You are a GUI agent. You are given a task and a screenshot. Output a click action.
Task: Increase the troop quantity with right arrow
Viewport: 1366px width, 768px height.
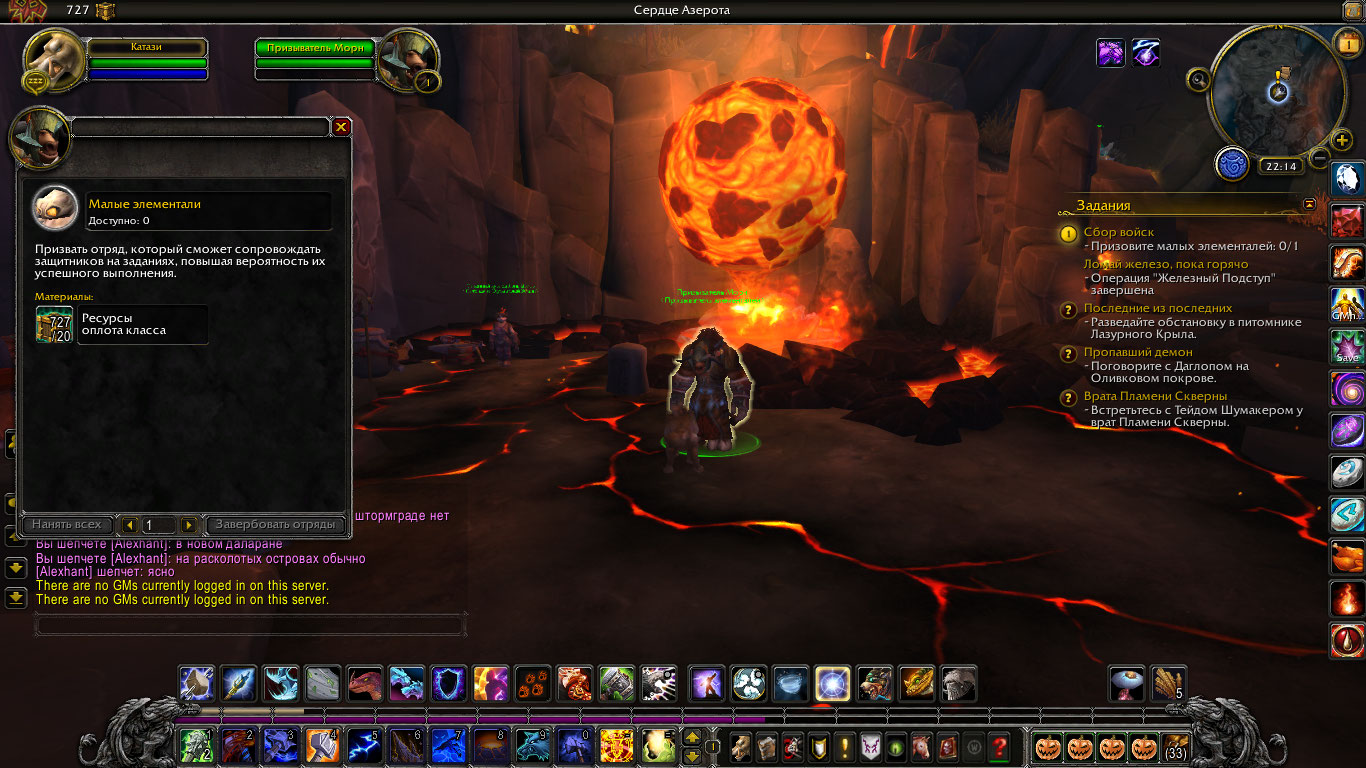[188, 525]
